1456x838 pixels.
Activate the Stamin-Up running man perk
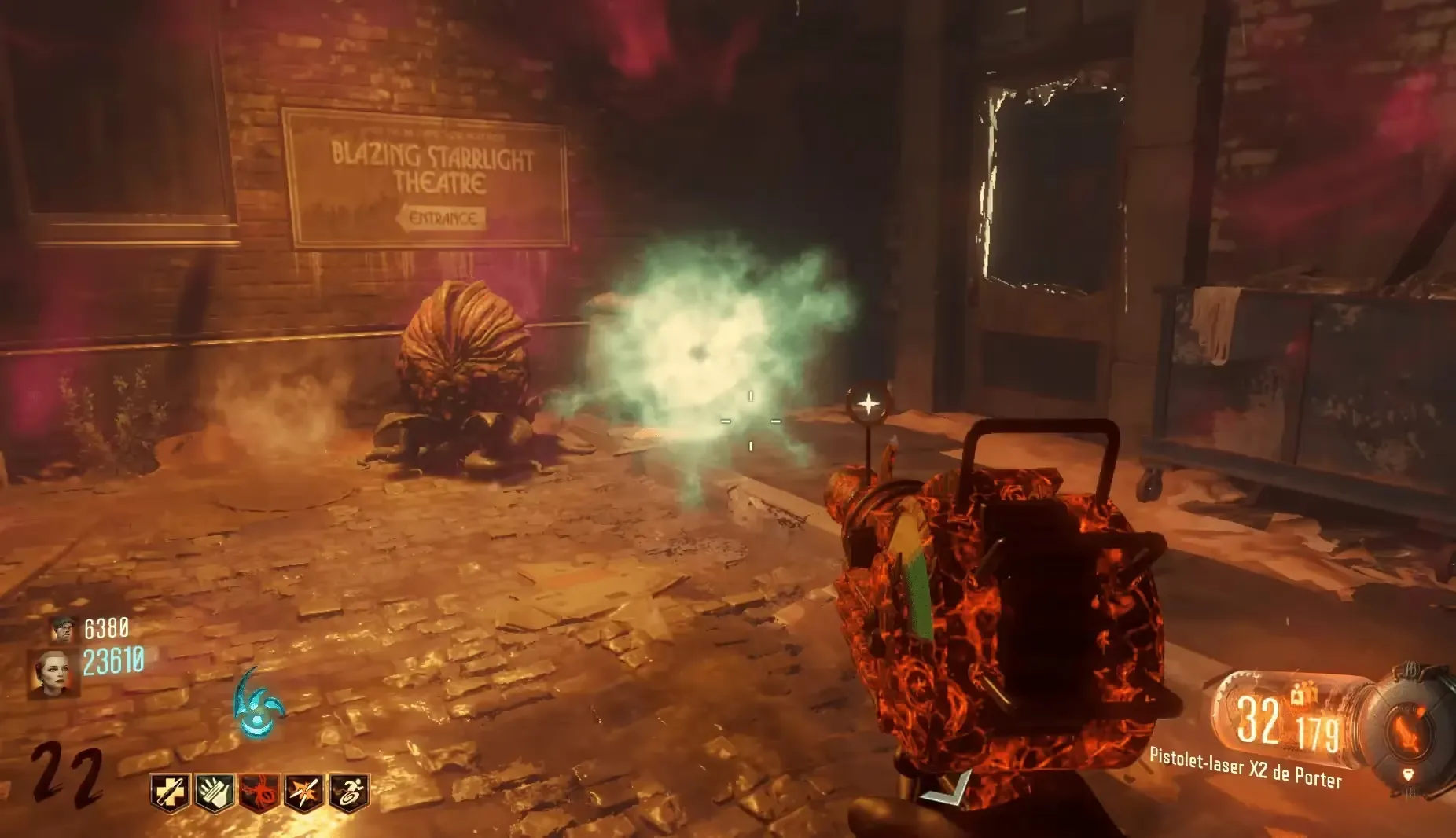349,793
